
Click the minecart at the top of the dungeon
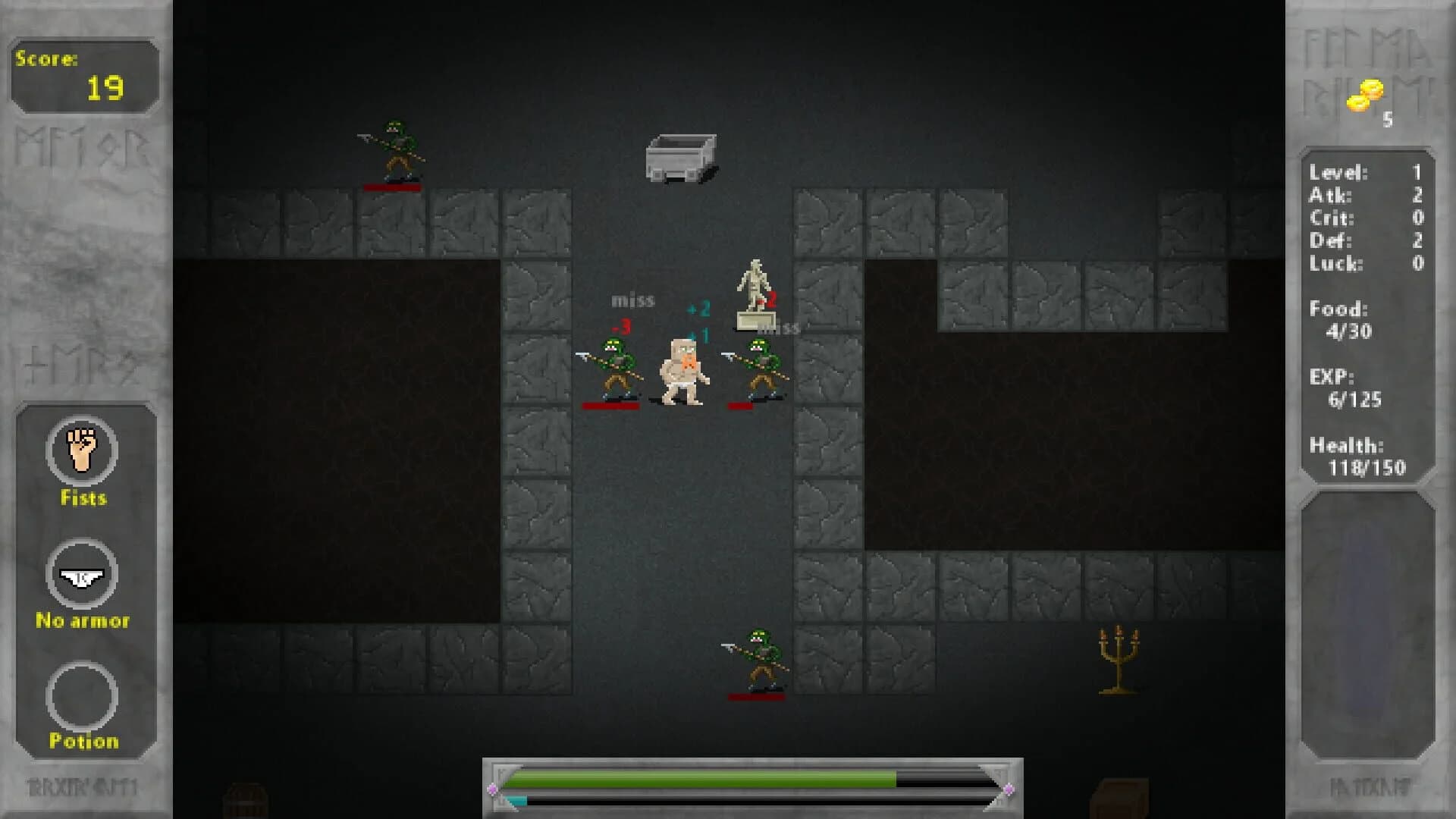click(x=681, y=155)
